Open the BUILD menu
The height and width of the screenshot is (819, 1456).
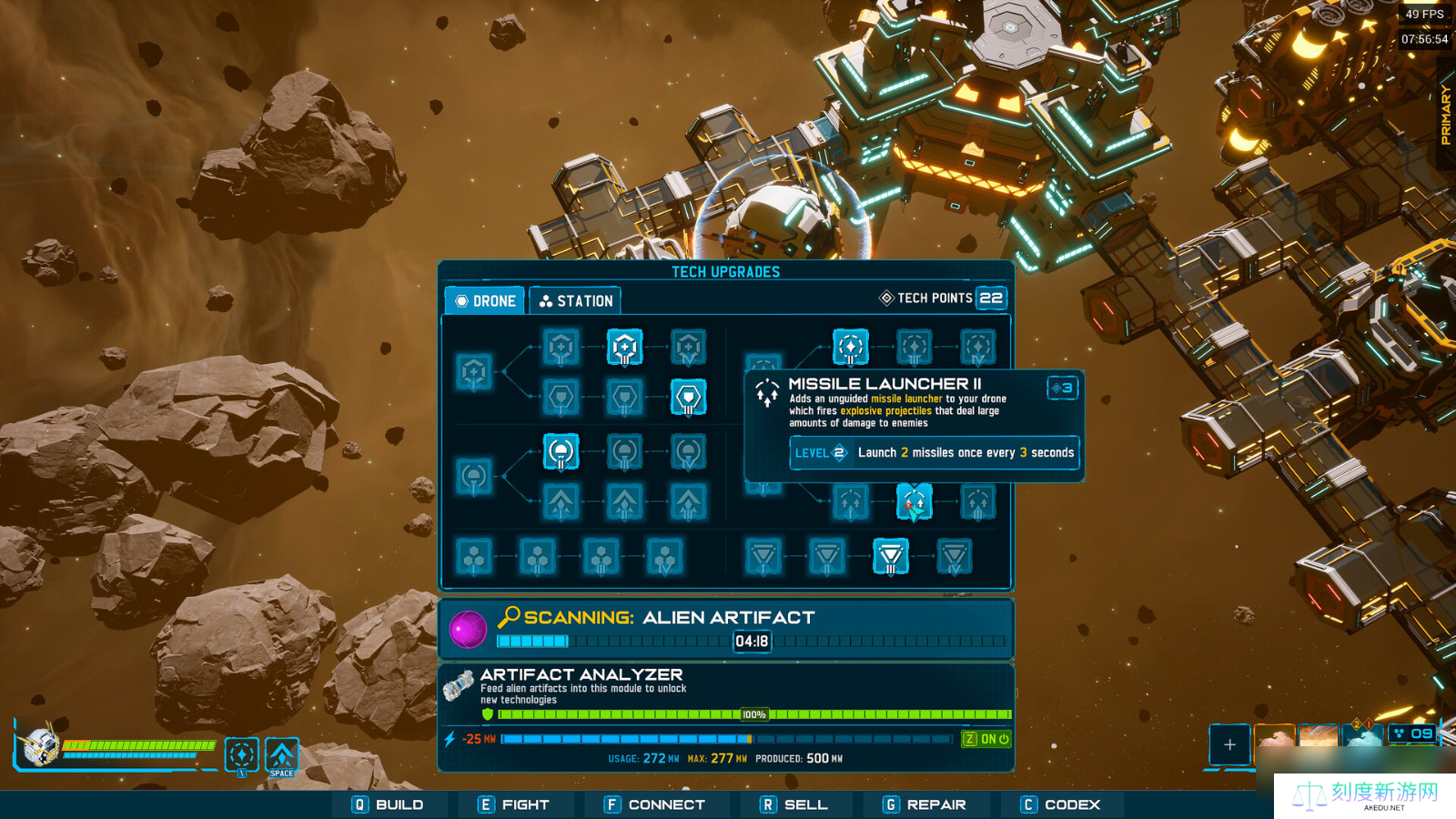tap(391, 804)
